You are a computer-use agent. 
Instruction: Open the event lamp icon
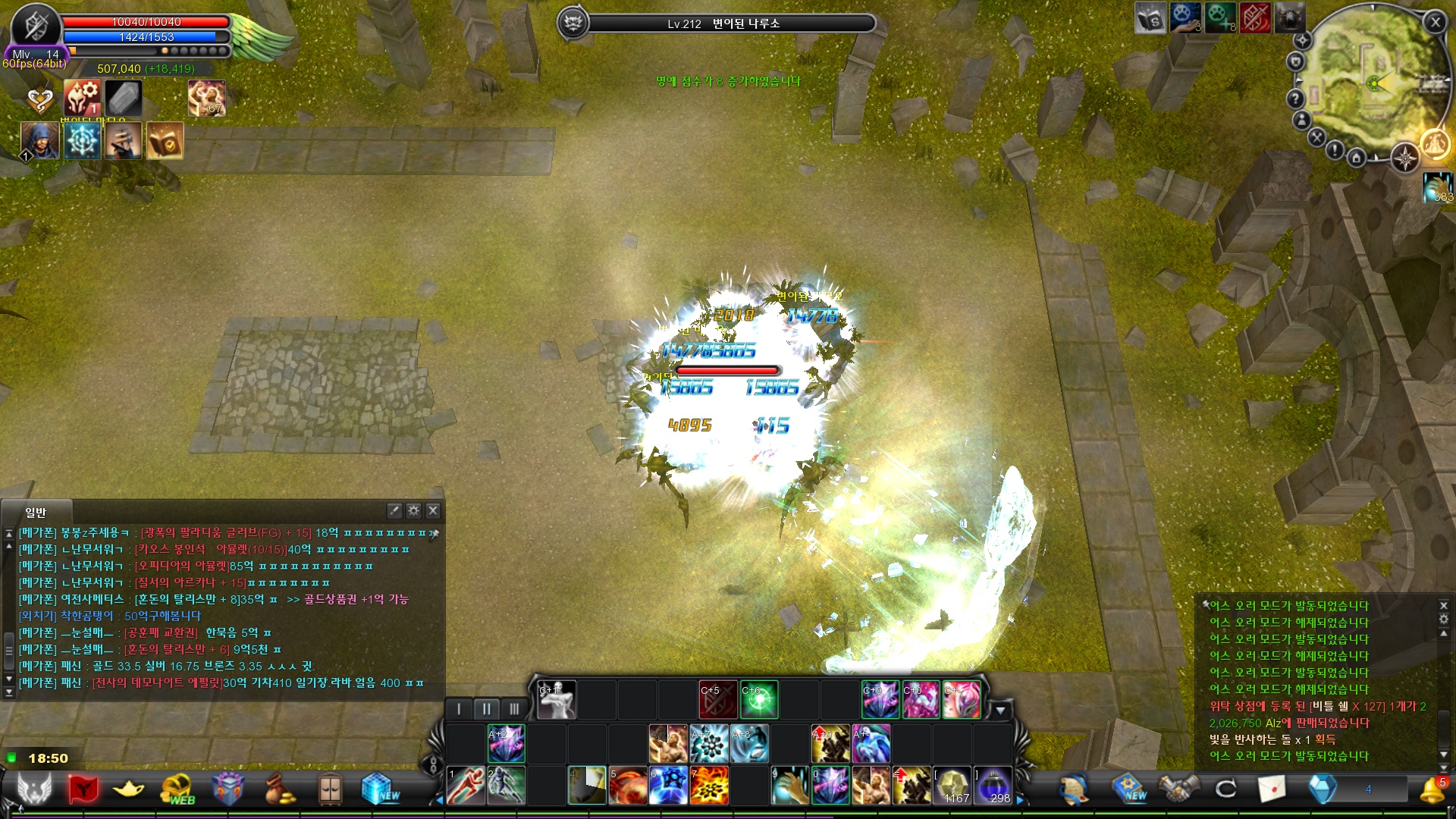coord(127,789)
